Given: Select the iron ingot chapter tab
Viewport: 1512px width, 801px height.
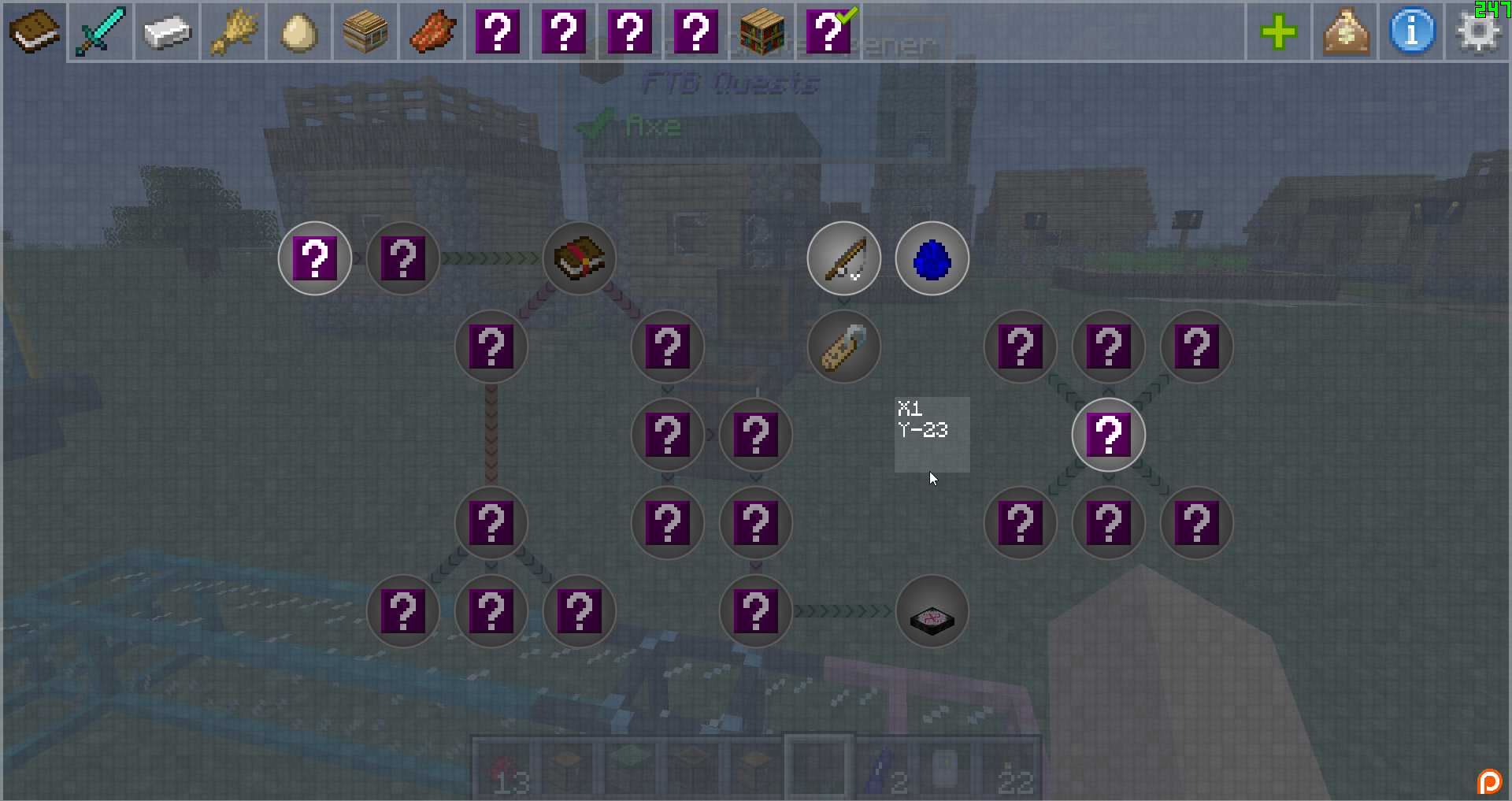Looking at the screenshot, I should [x=167, y=32].
